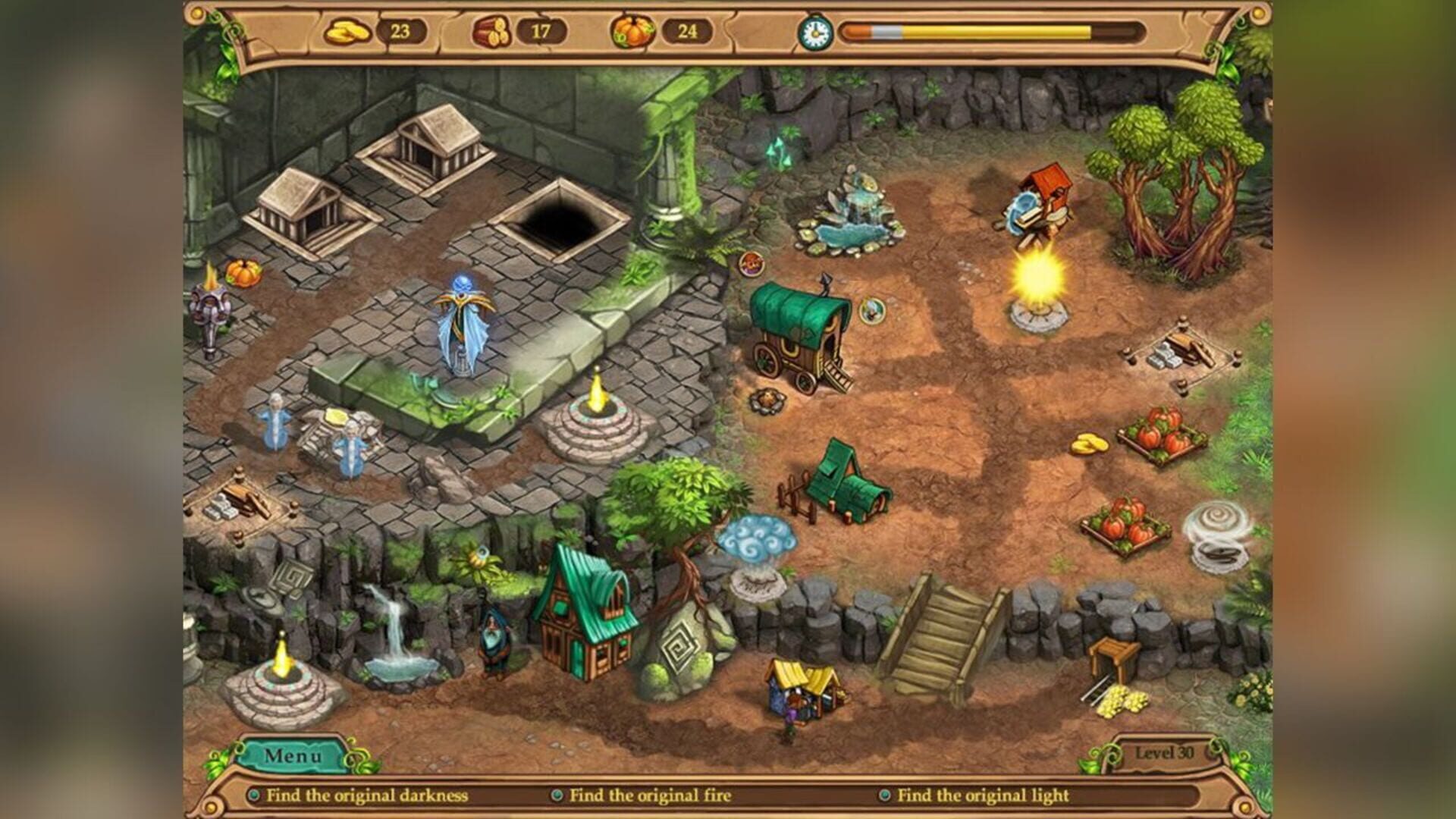Click the pumpkin resource counter icon

[632, 30]
